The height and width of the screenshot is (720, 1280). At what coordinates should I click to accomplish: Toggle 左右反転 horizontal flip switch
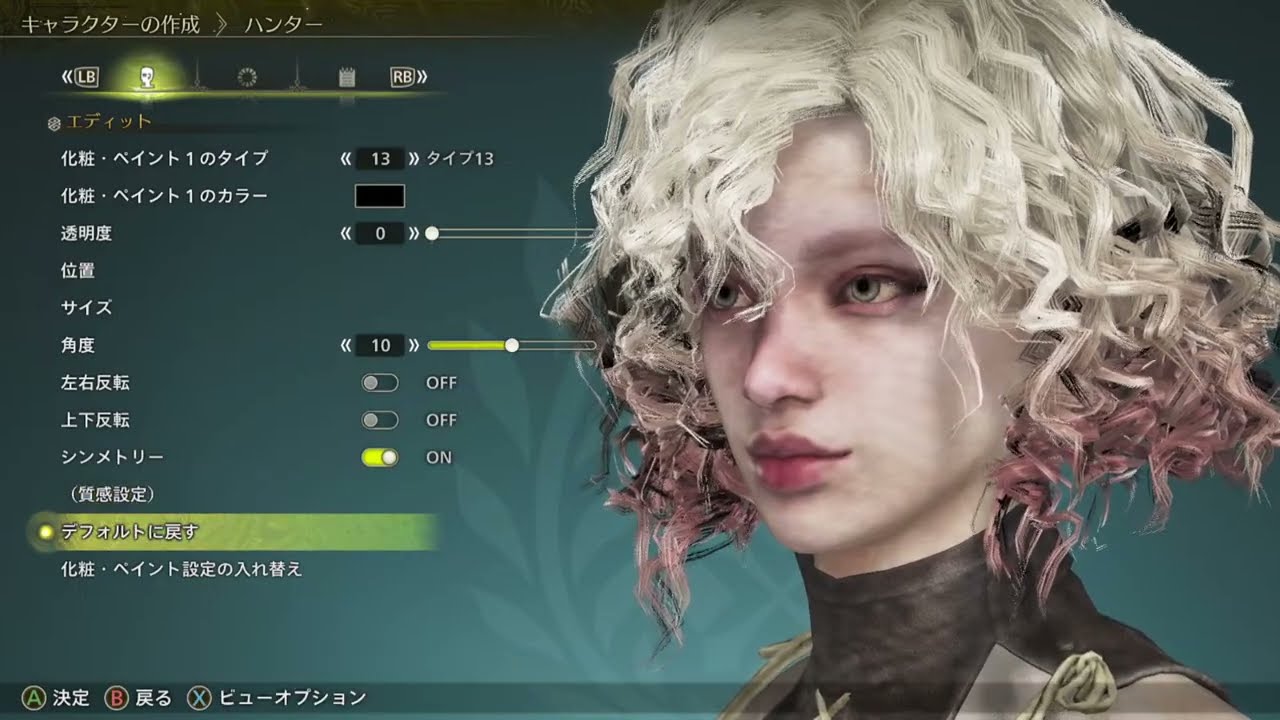tap(380, 383)
